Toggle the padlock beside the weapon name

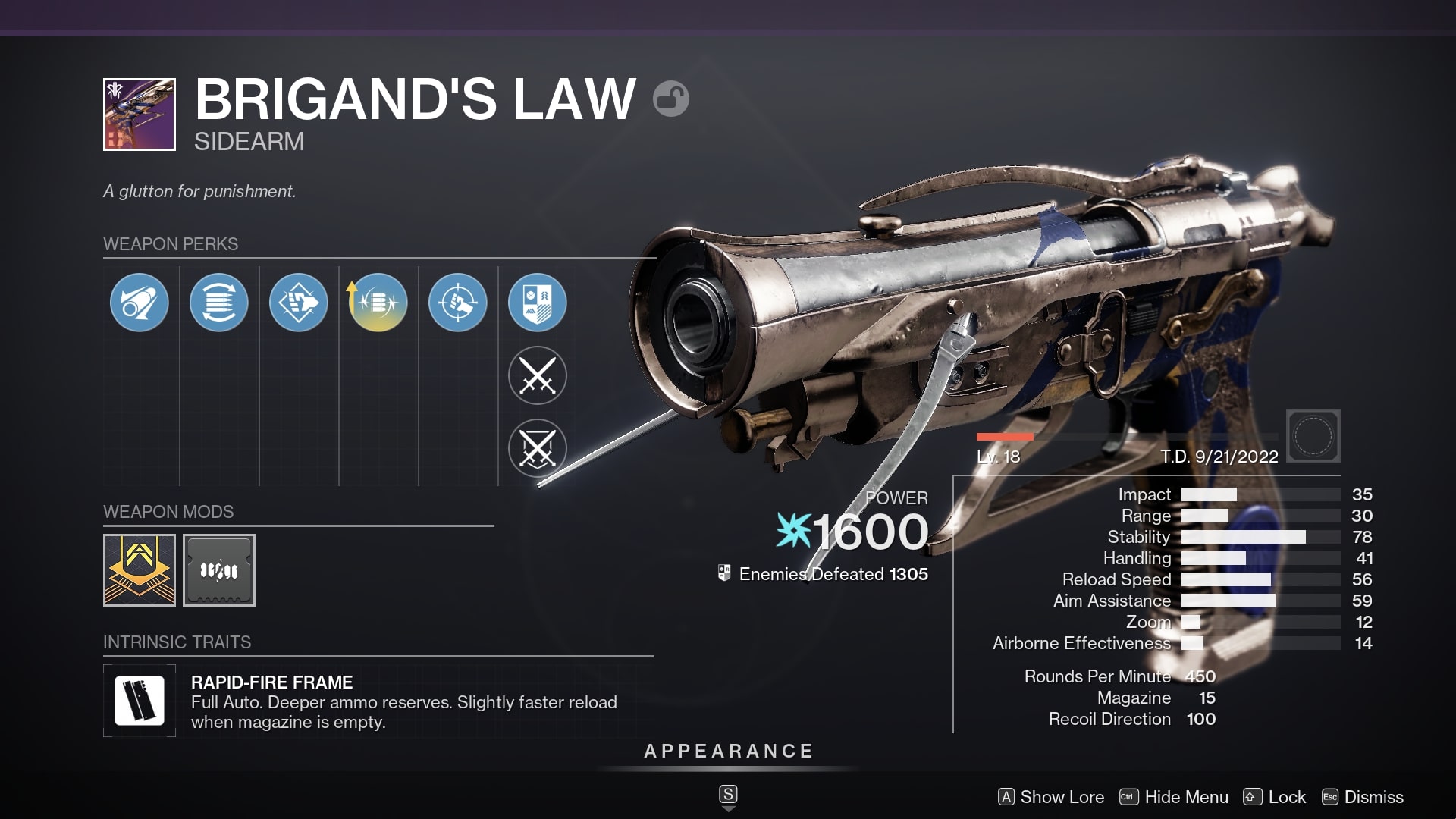coord(670,99)
